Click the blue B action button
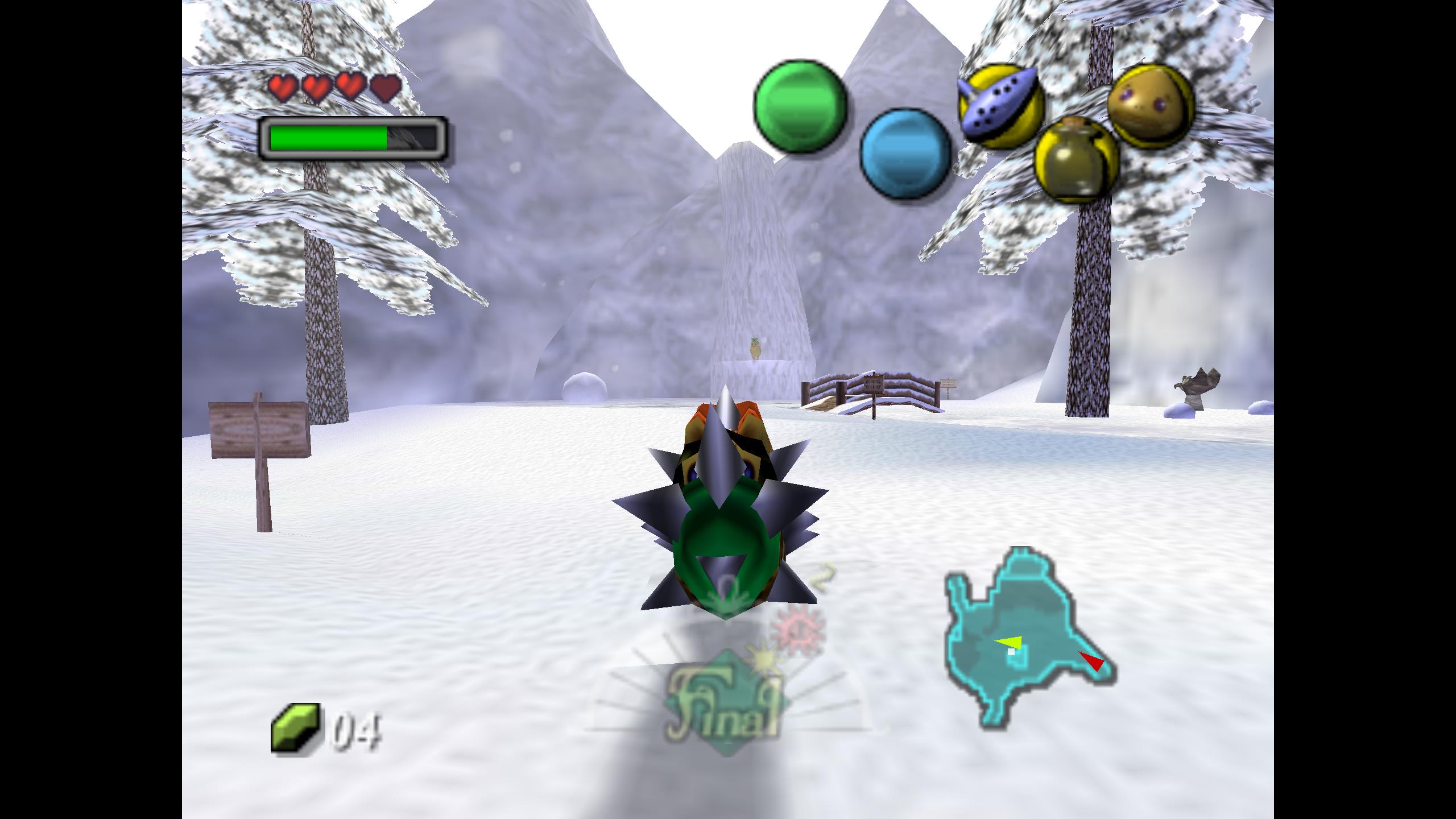Screen dimensions: 1456x819 [x=905, y=154]
